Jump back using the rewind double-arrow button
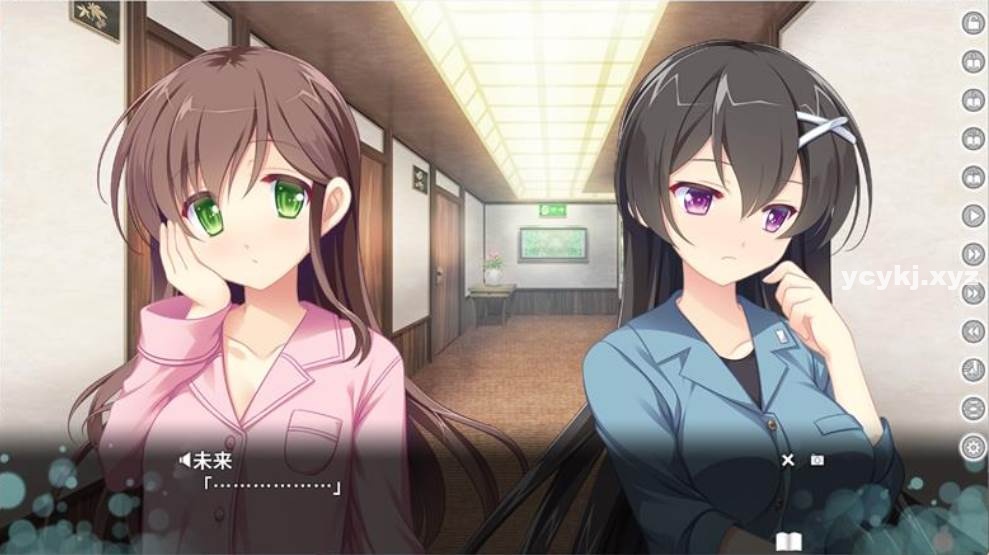 coord(973,331)
